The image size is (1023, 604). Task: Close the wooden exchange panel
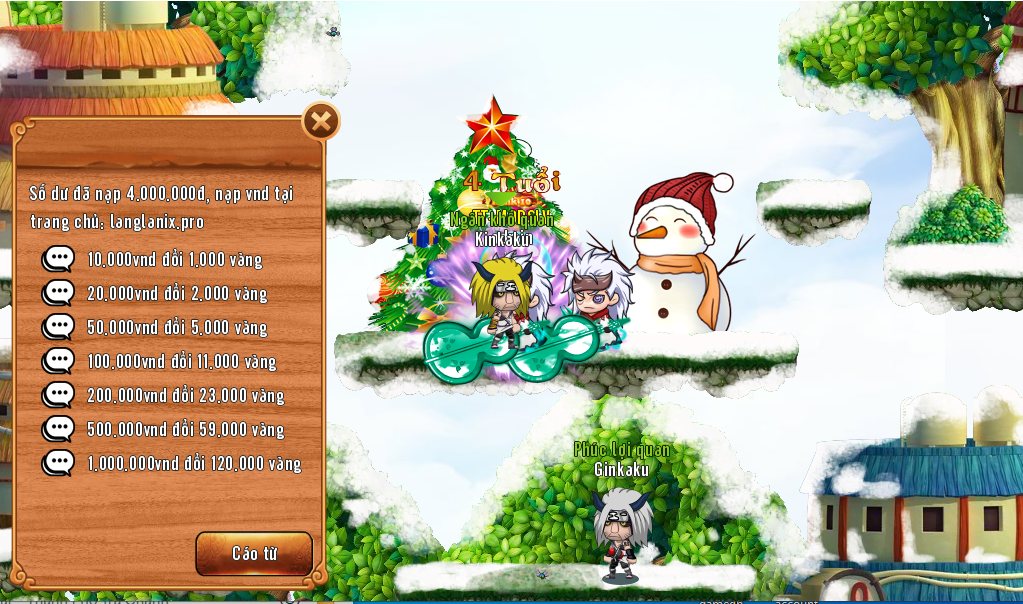tap(321, 122)
